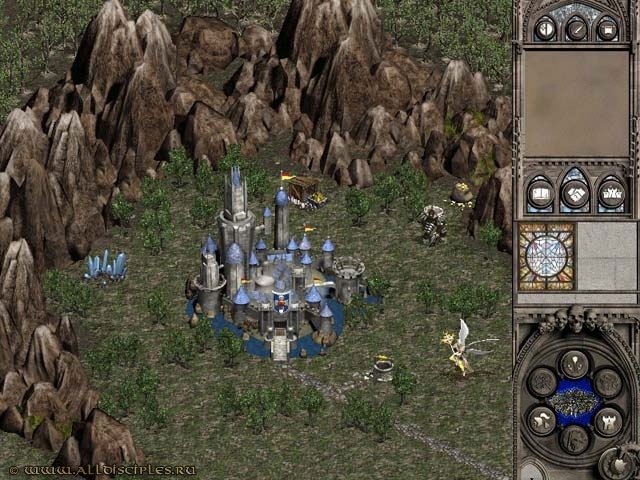
Task: Click the bottom button of the skull ring
Action: 575,440
